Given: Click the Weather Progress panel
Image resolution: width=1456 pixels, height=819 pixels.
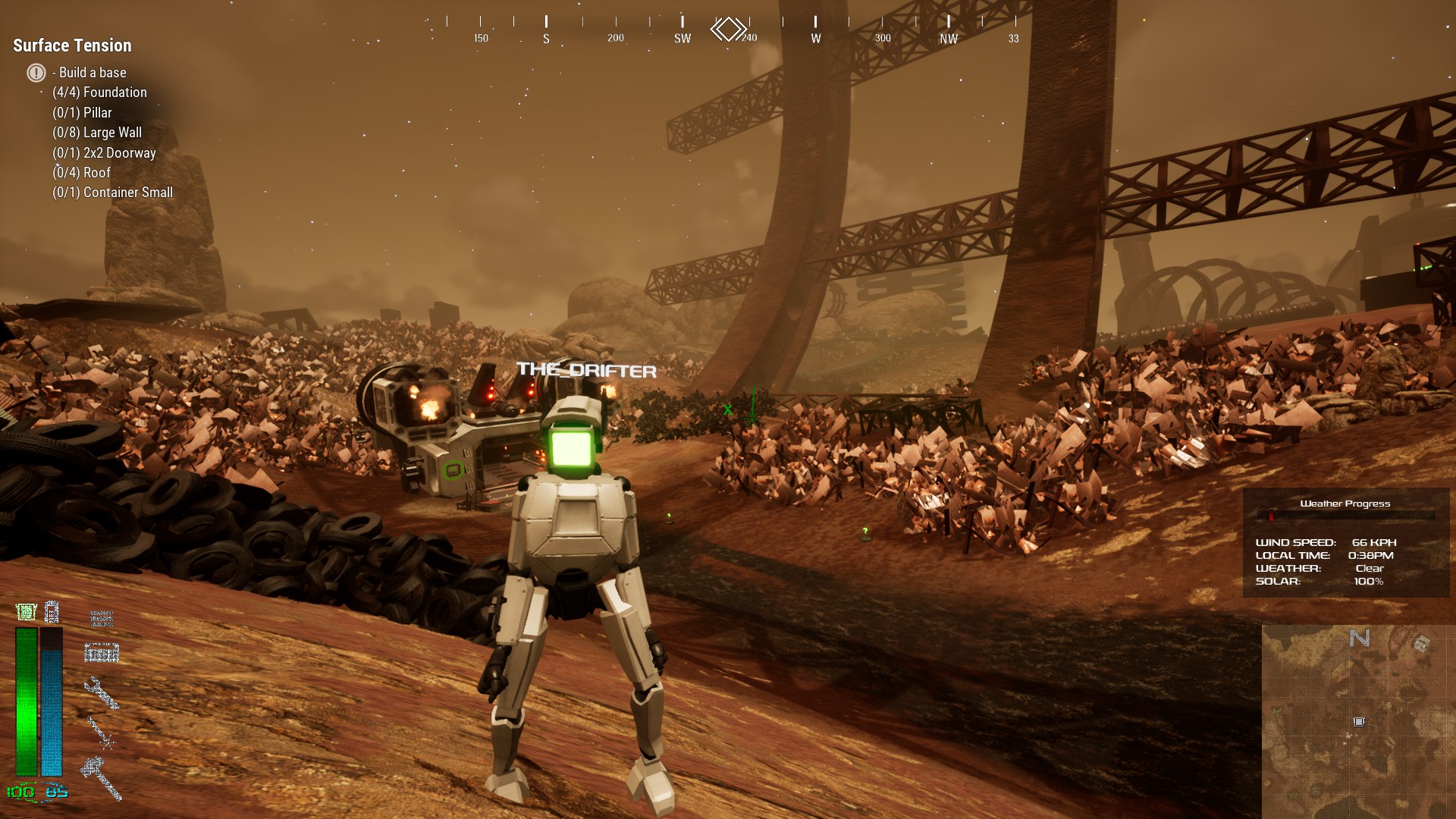Looking at the screenshot, I should pyautogui.click(x=1345, y=543).
